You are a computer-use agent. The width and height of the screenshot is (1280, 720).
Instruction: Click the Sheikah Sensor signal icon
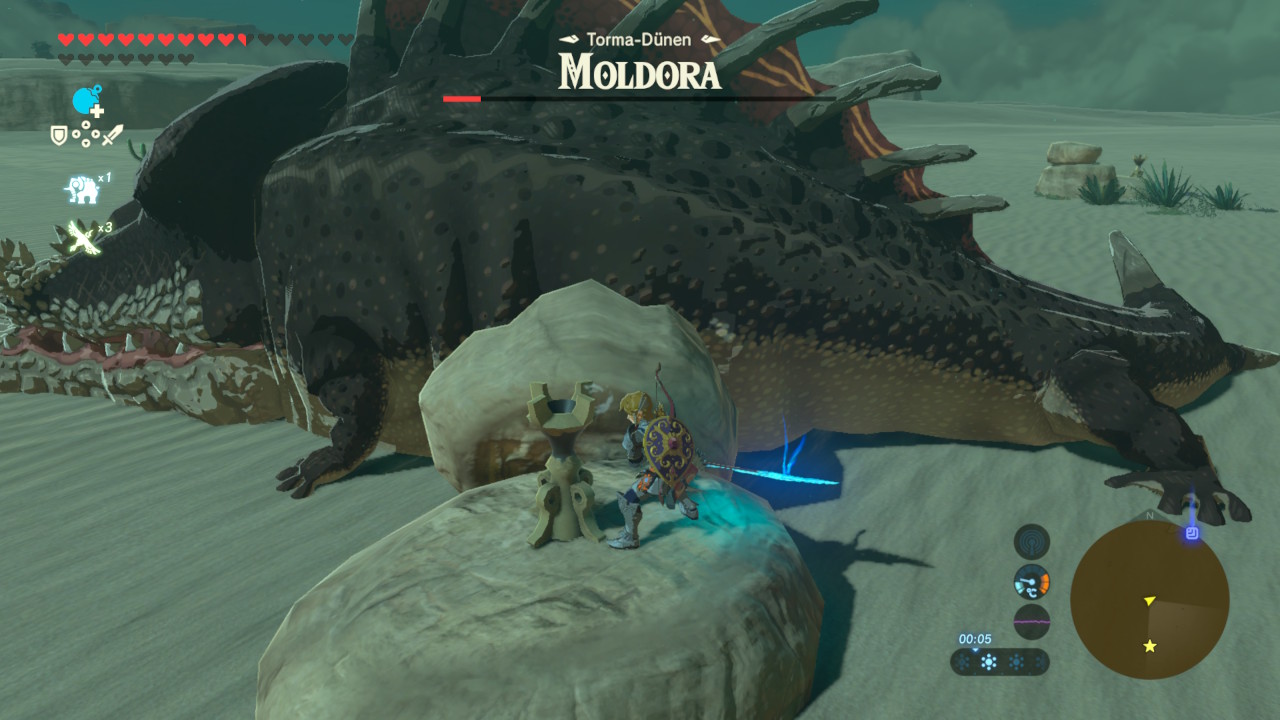point(1031,542)
